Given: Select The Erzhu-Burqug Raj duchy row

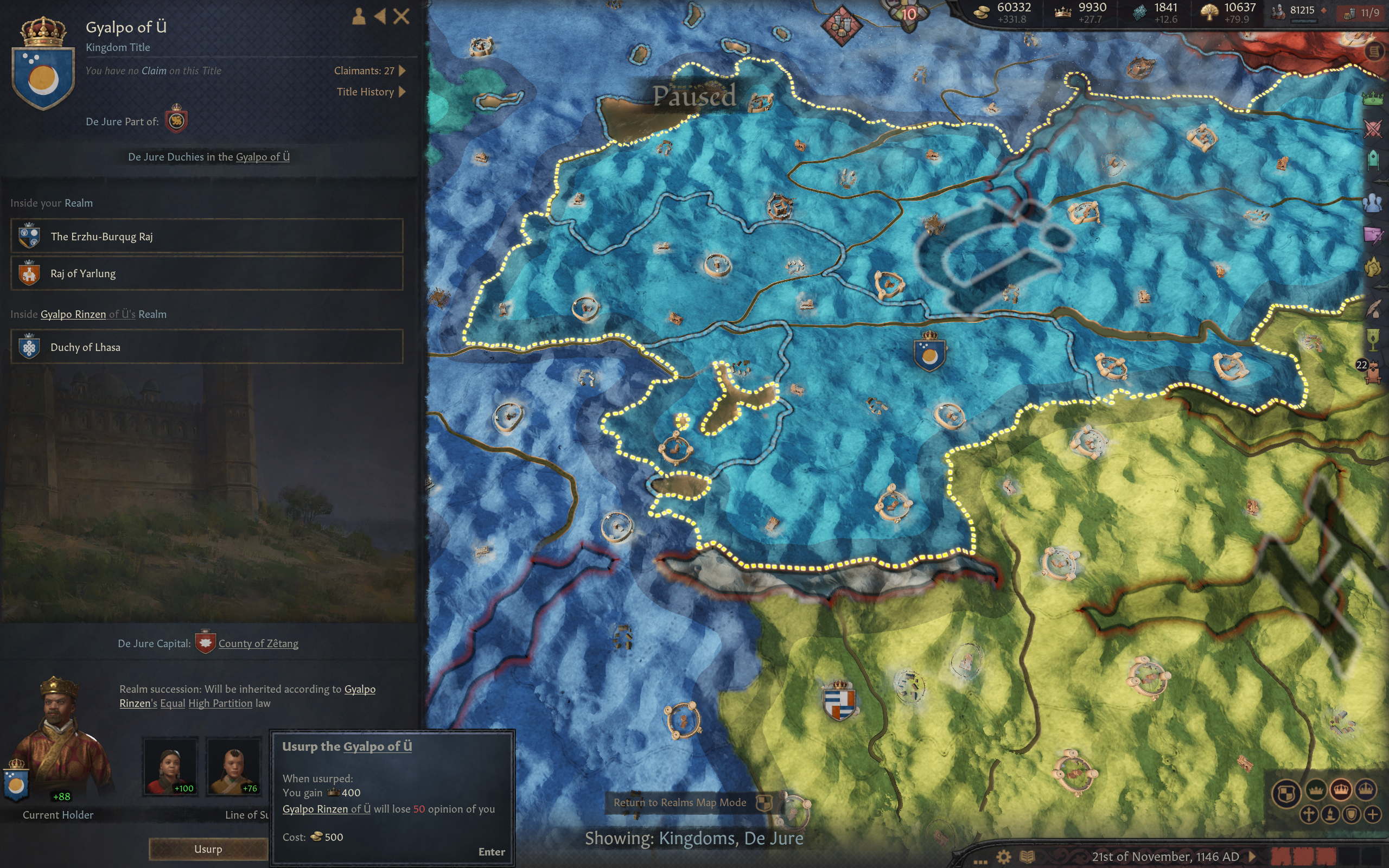Looking at the screenshot, I should [207, 236].
